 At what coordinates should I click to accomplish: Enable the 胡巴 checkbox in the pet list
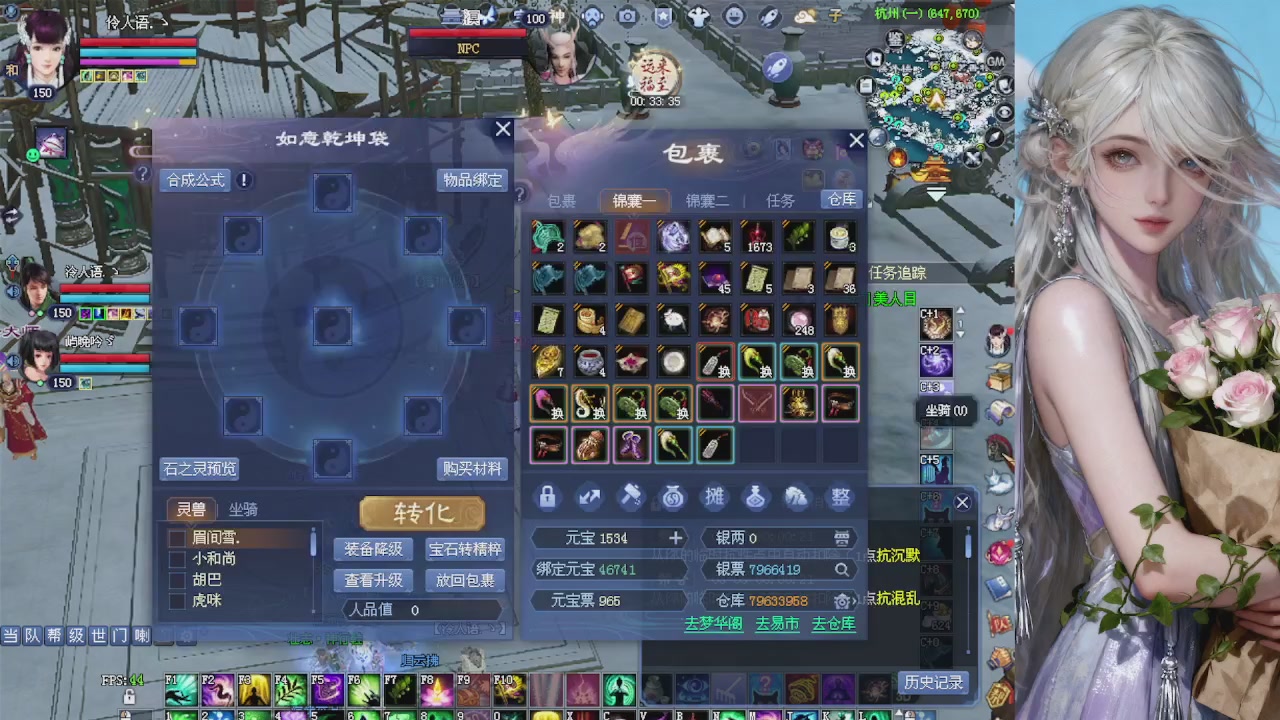pyautogui.click(x=177, y=579)
